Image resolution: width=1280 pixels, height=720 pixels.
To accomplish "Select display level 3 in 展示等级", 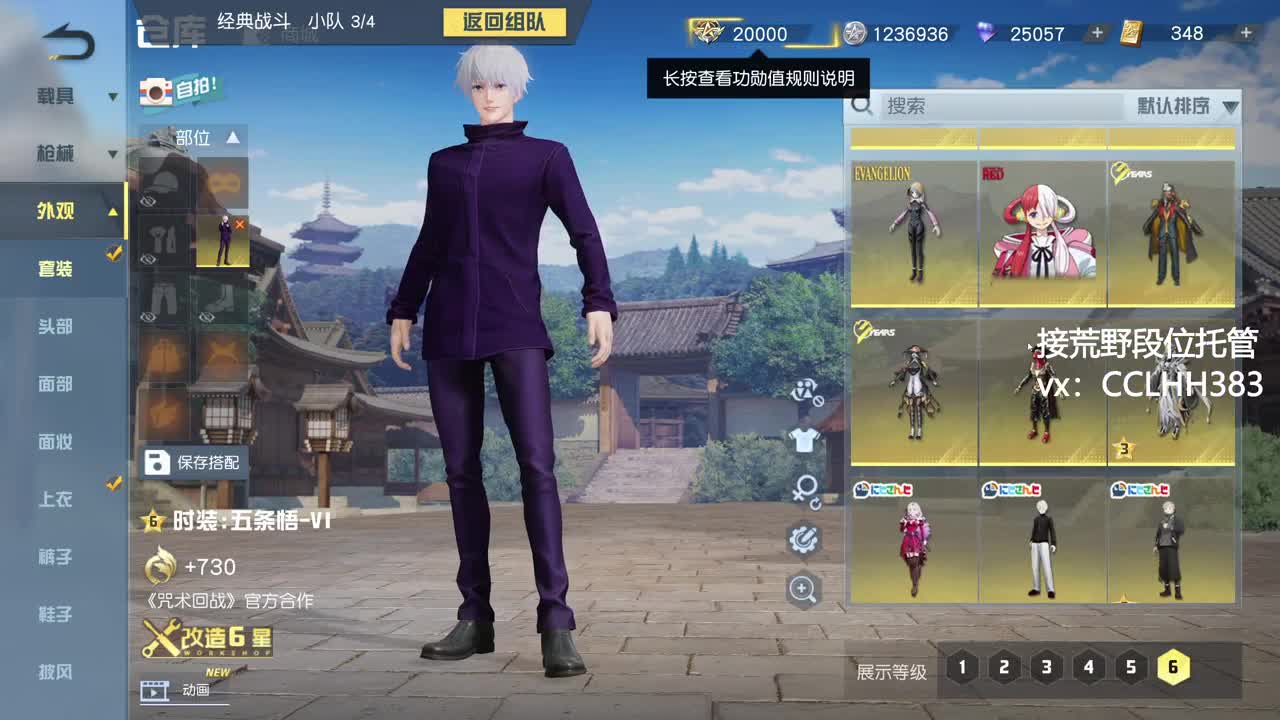I will tap(1045, 665).
